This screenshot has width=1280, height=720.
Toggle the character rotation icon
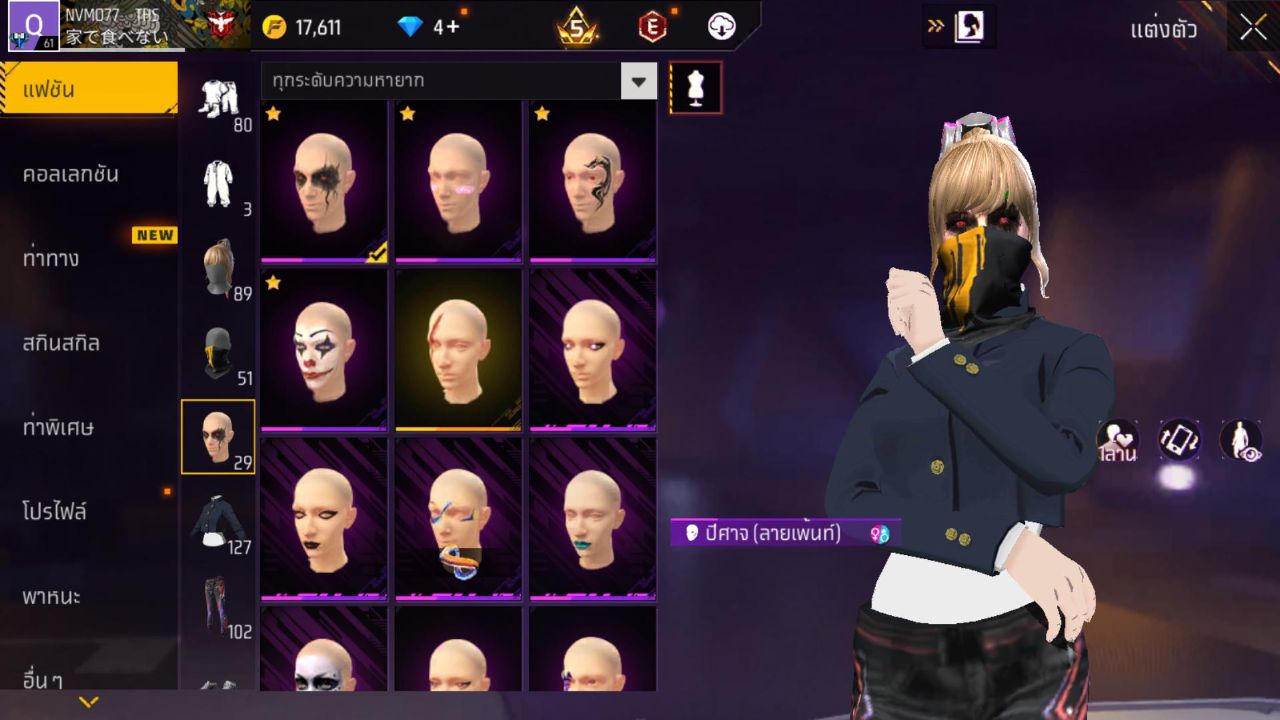pos(1180,437)
